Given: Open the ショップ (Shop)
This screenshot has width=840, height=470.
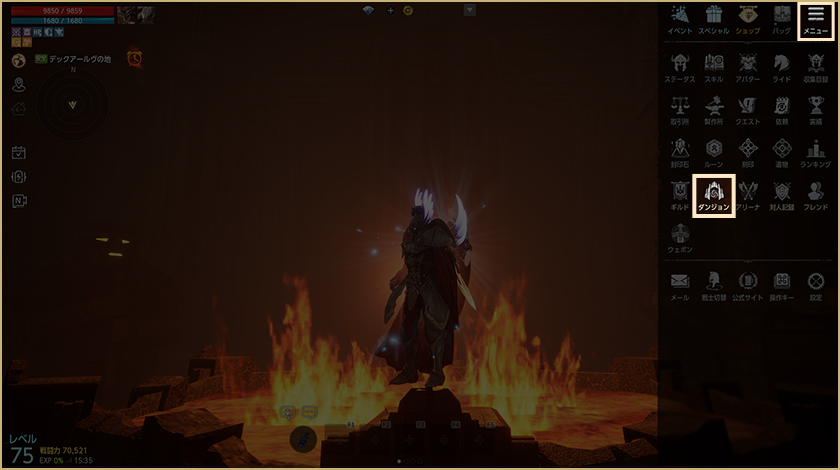Looking at the screenshot, I should click(x=747, y=19).
